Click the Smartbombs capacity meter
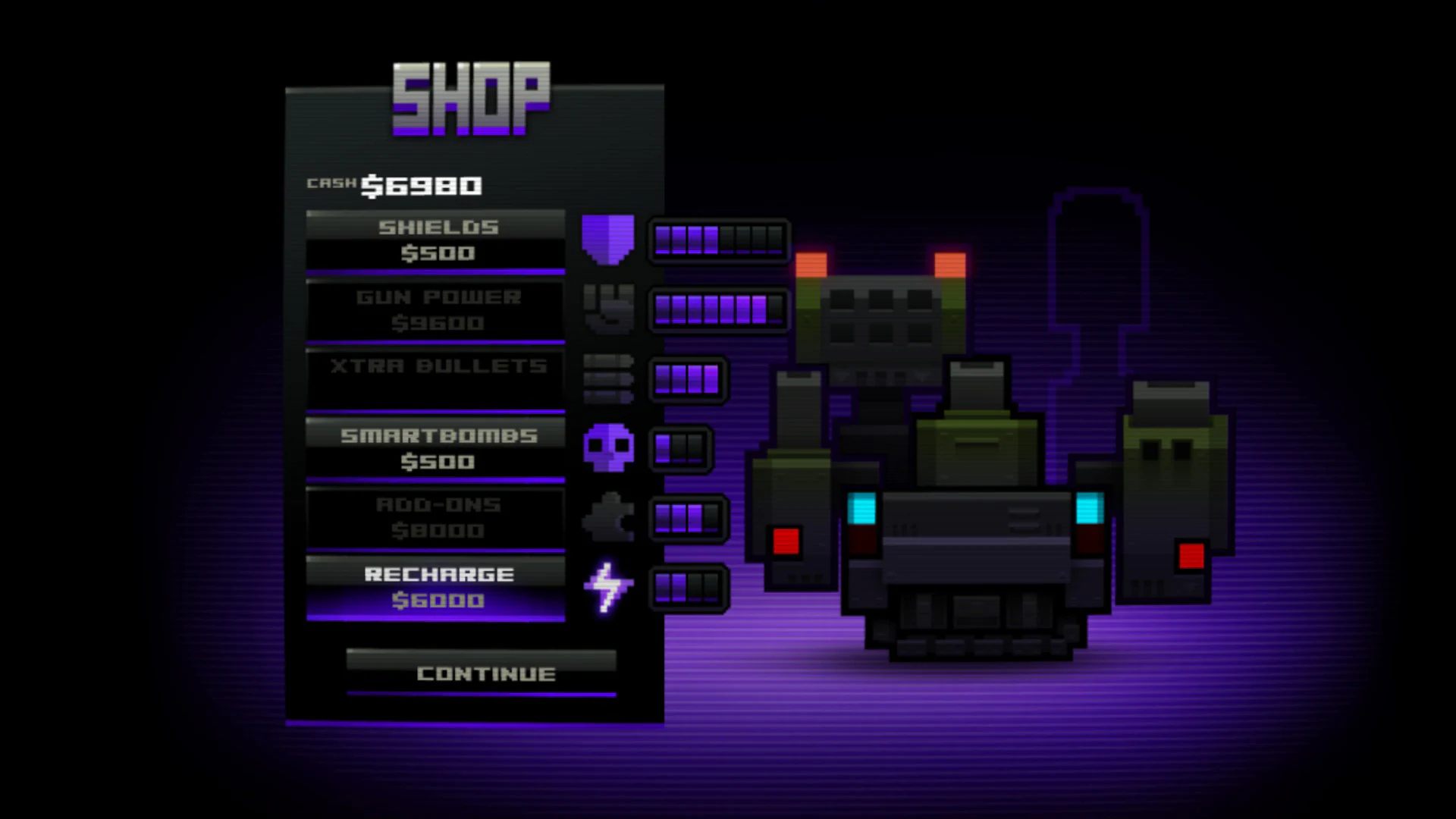1456x819 pixels. point(680,447)
